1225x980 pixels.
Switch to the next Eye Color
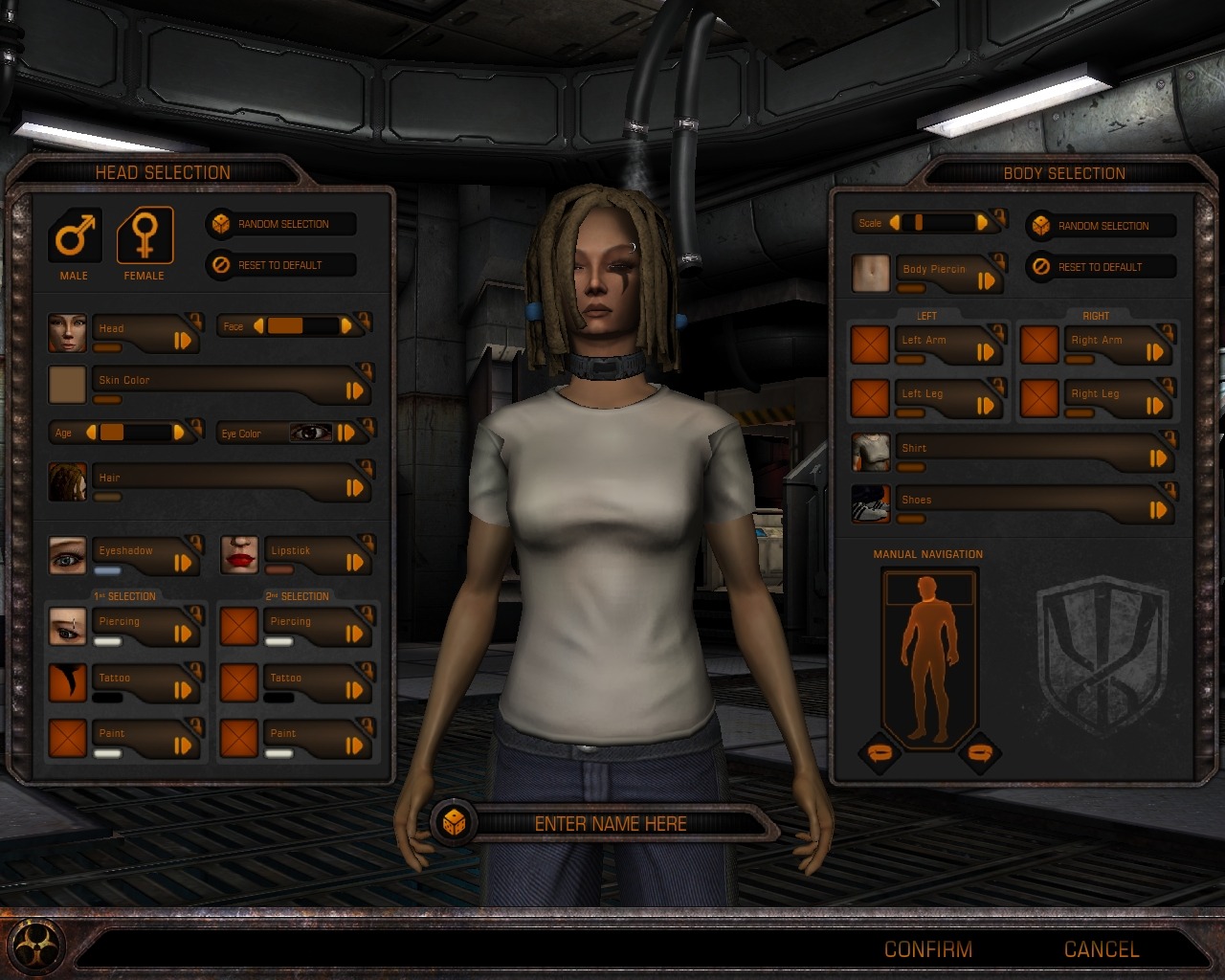346,433
